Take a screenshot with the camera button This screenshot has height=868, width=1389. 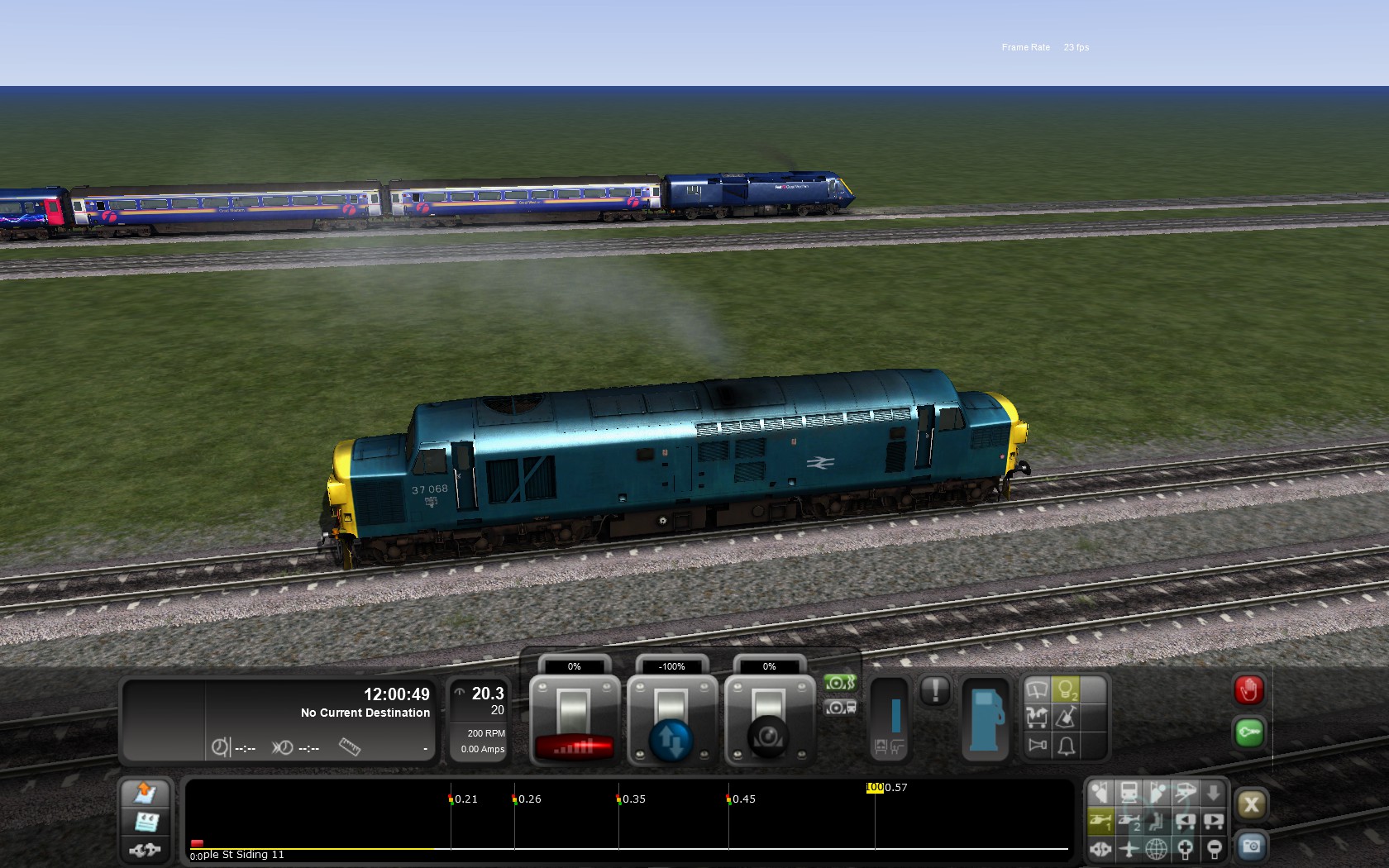pos(1251,847)
